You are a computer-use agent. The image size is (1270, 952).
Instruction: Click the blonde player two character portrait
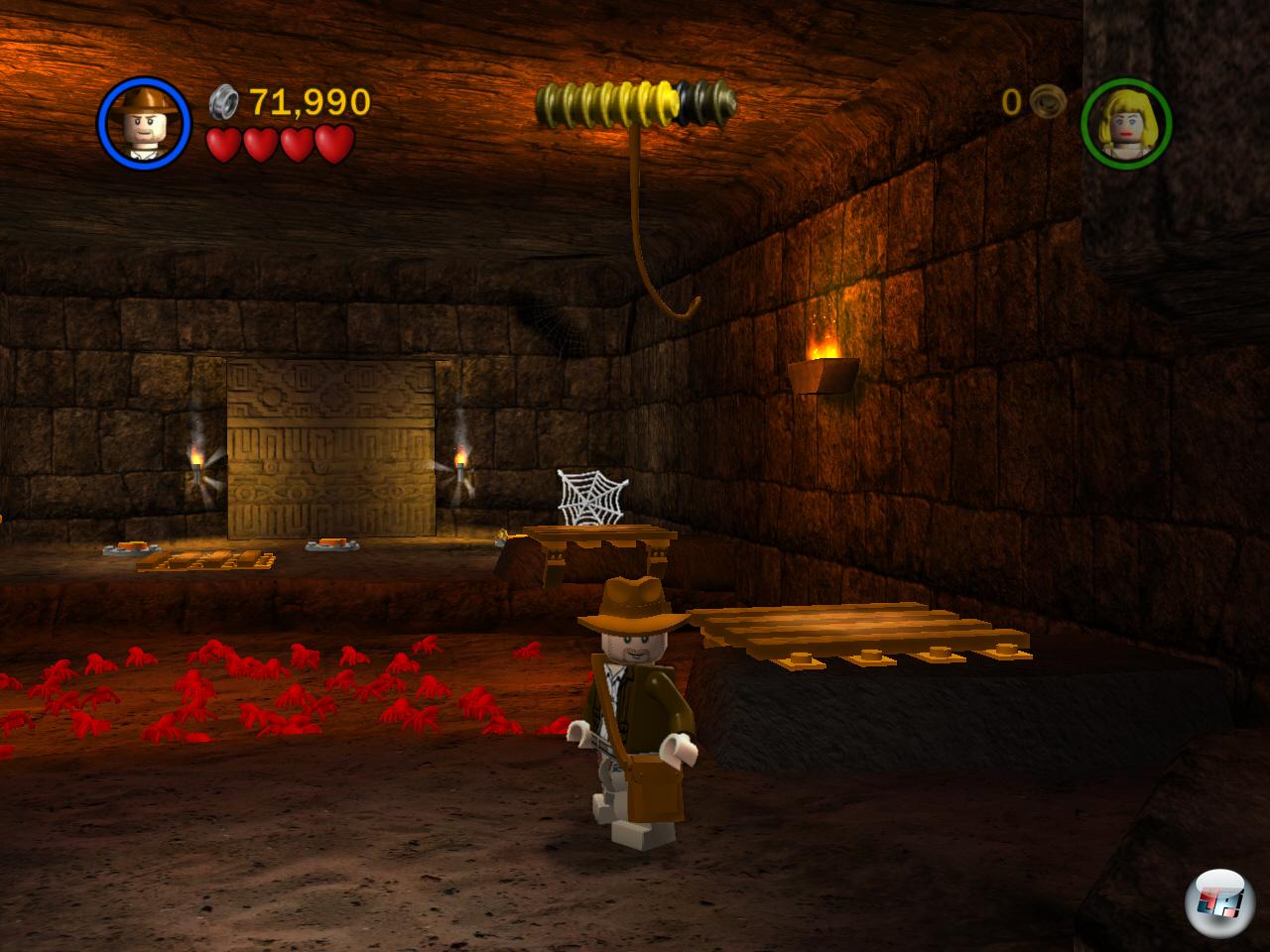pos(1126,124)
